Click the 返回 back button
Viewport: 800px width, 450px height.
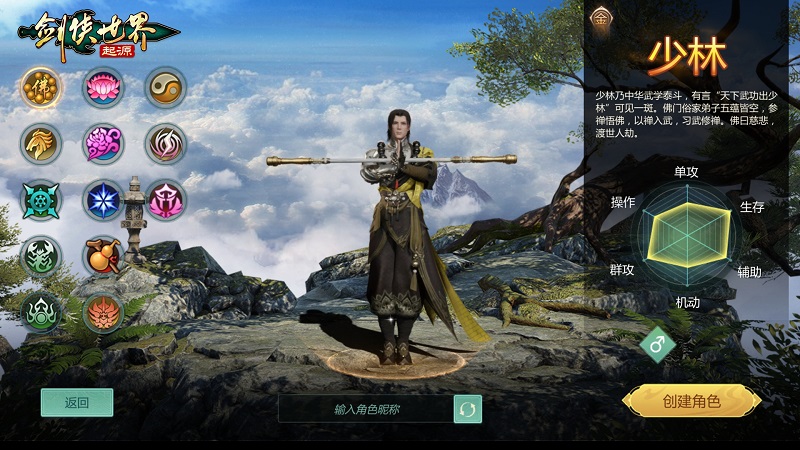point(77,403)
